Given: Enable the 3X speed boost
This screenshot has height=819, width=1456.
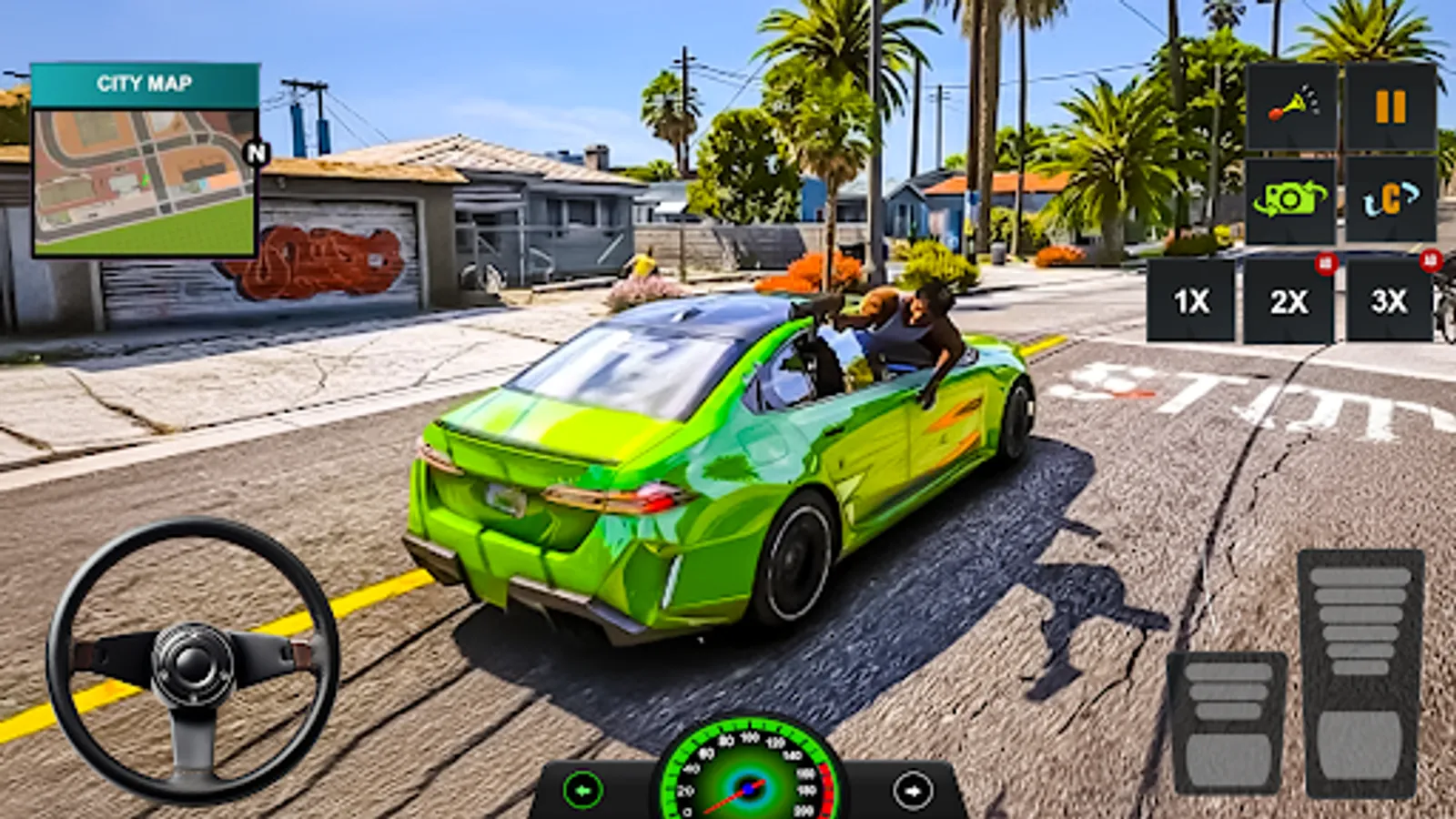Looking at the screenshot, I should (x=1389, y=303).
